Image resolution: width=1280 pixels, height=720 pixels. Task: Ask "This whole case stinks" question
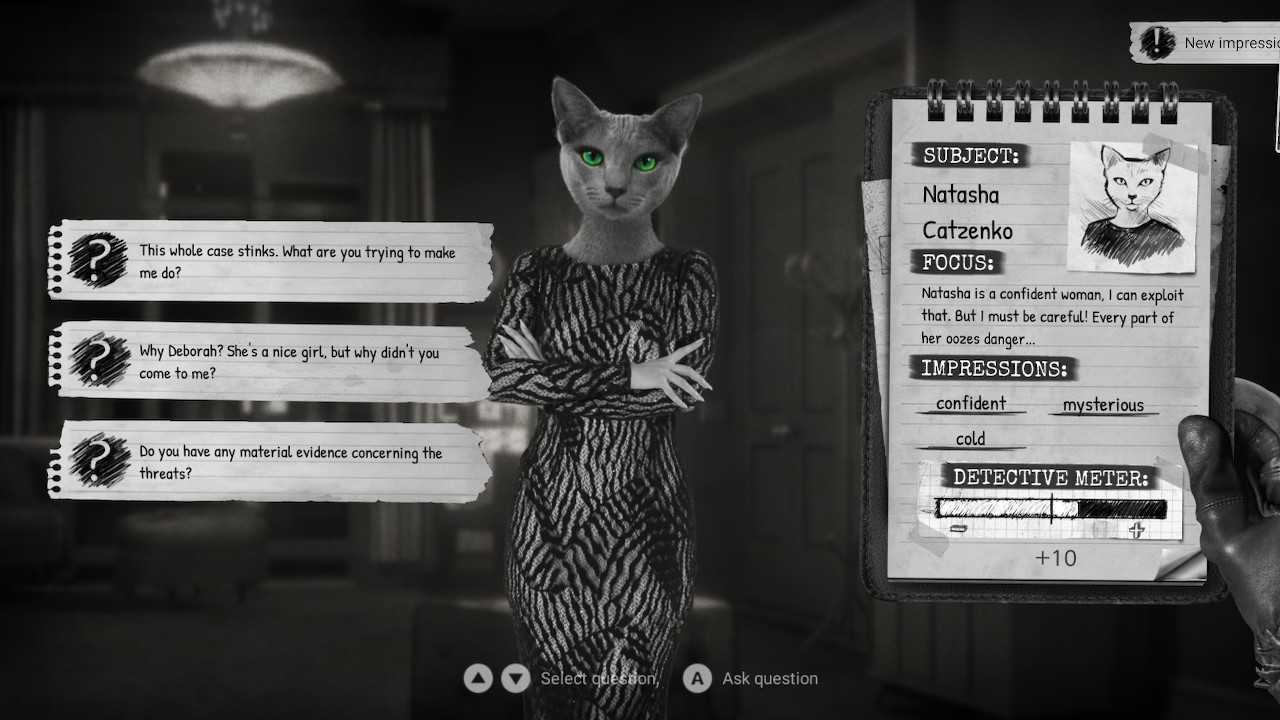click(x=271, y=261)
